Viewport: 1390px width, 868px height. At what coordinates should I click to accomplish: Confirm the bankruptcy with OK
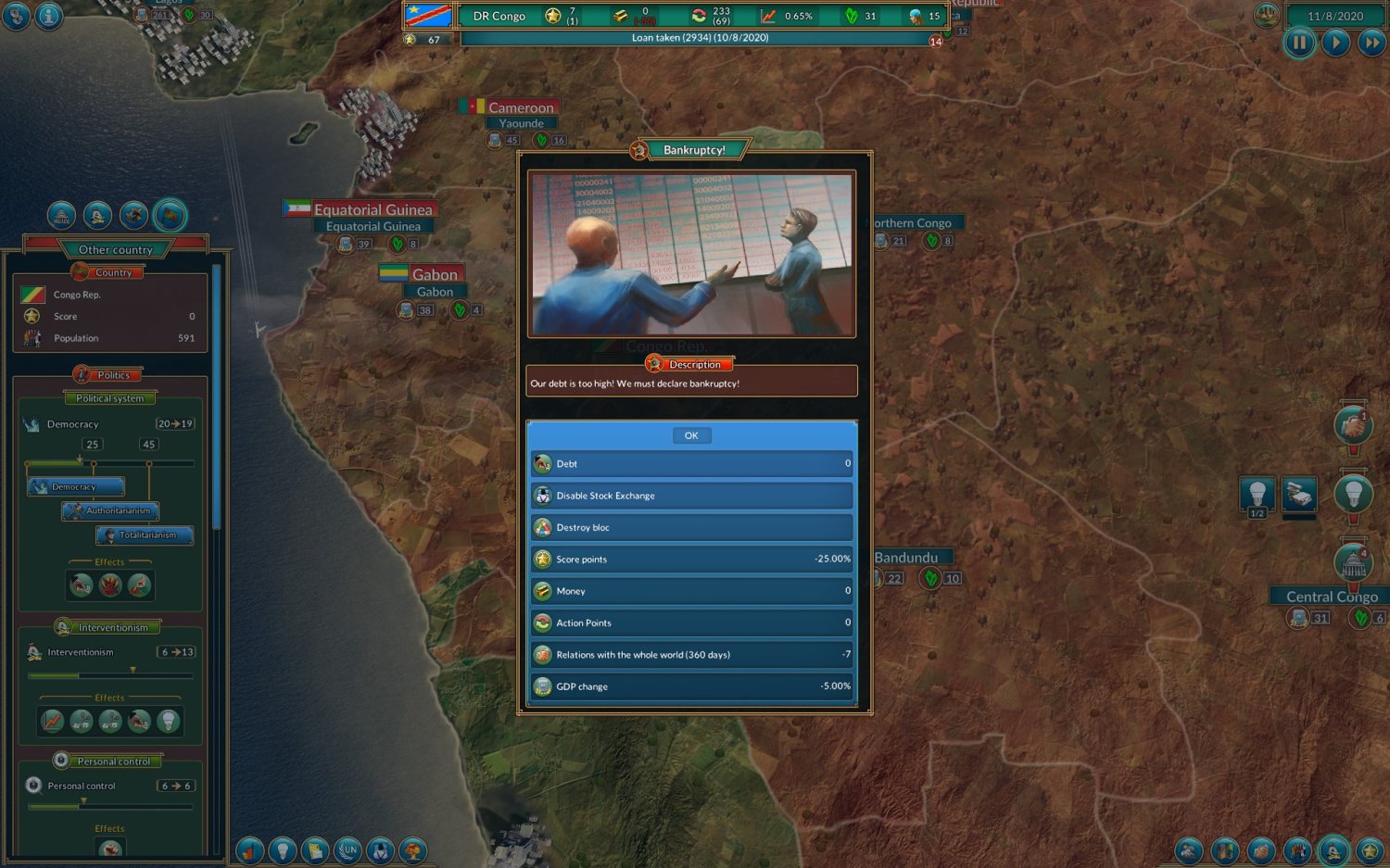coord(691,435)
